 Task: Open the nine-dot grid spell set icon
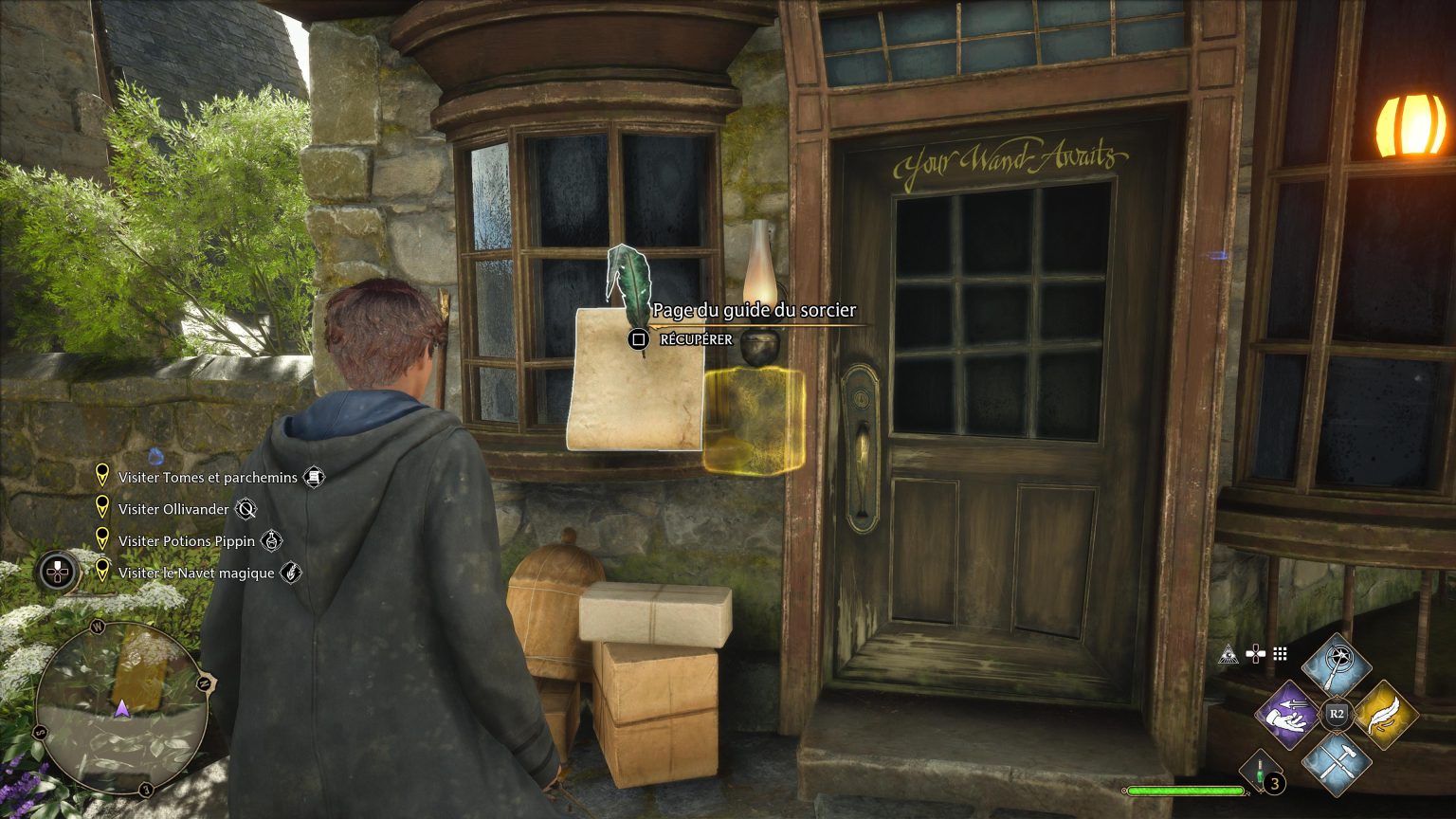point(1281,653)
